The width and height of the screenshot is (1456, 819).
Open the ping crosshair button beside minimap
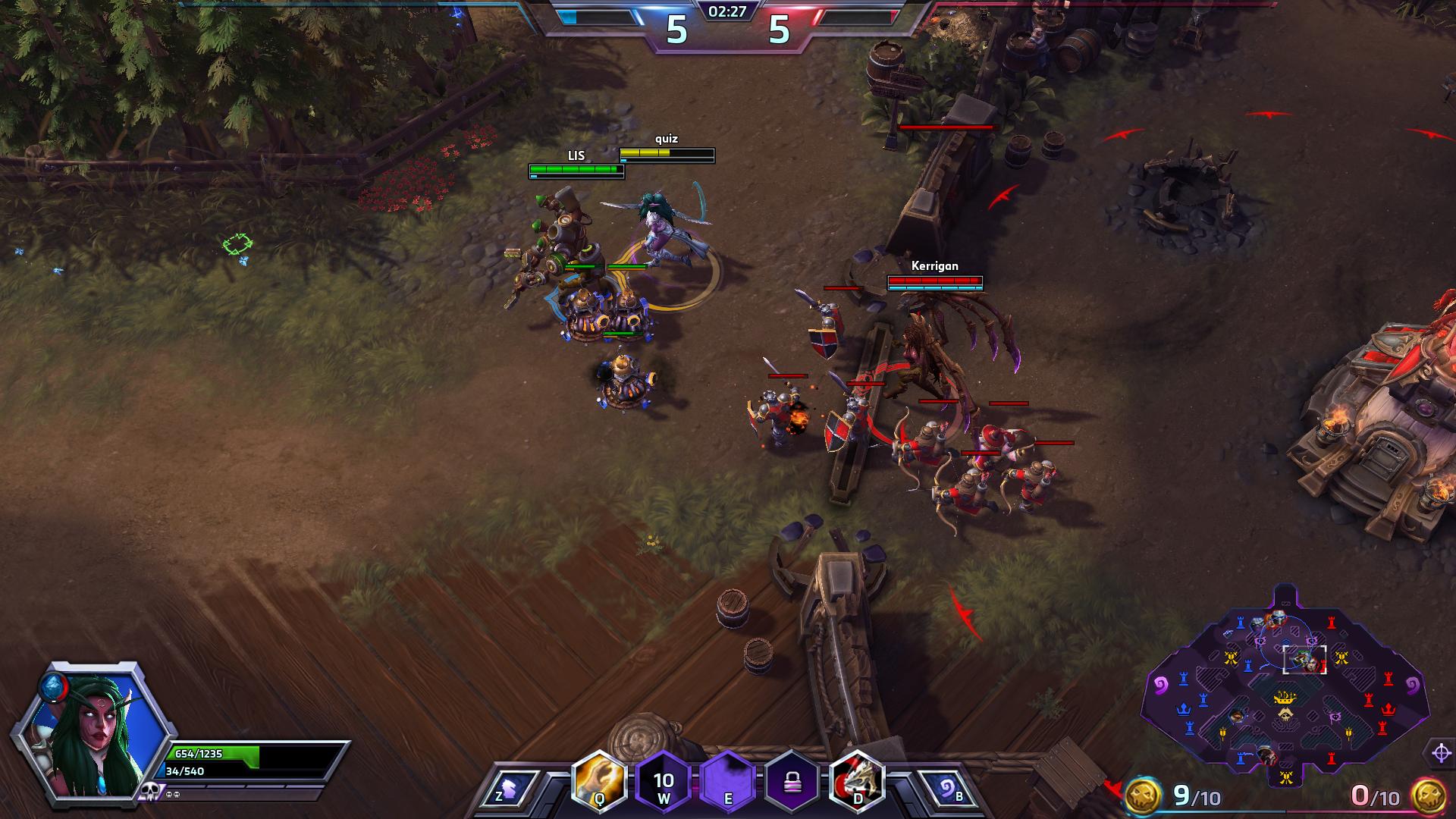[1441, 753]
